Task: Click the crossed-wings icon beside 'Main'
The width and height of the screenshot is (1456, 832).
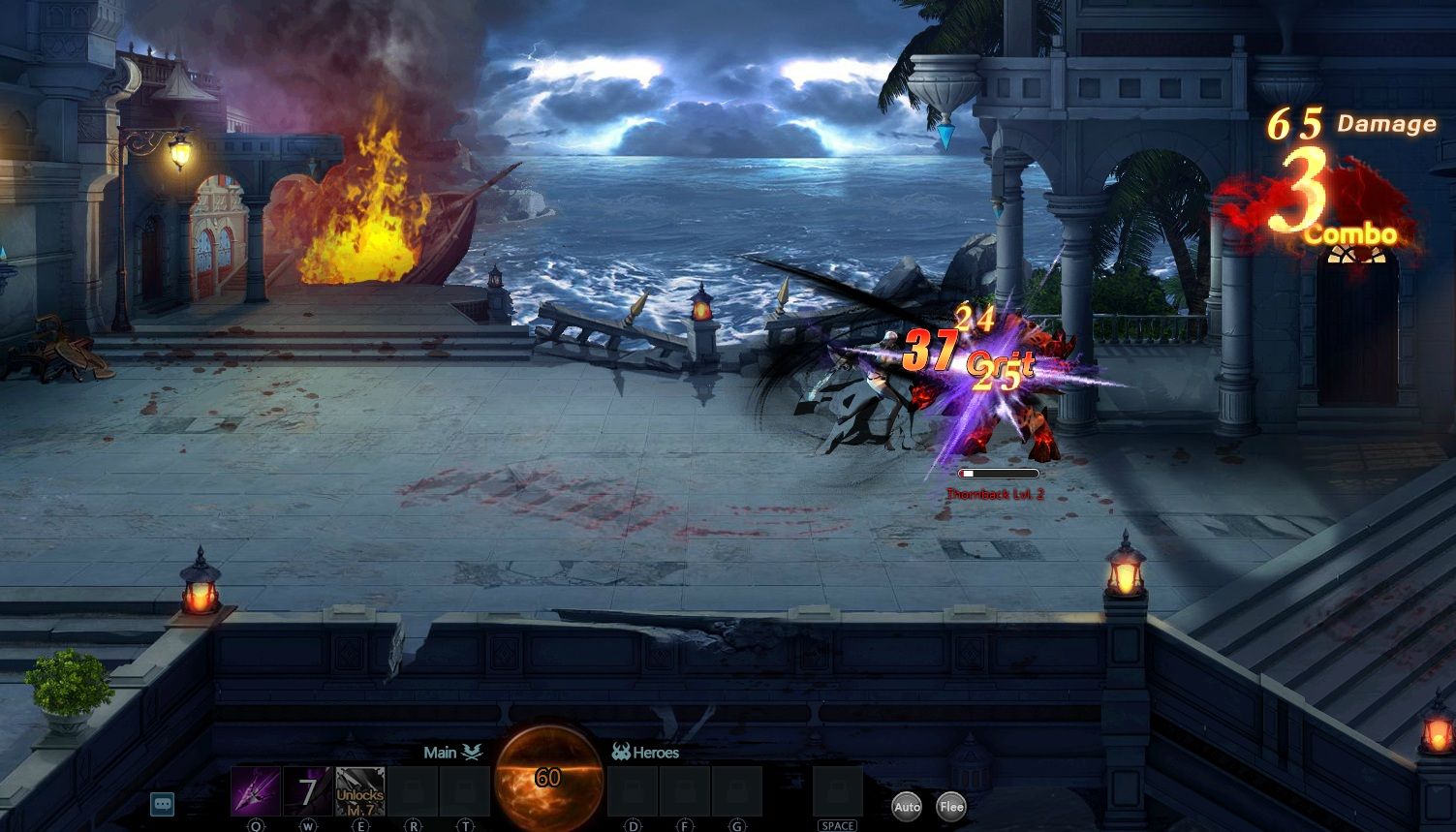Action: tap(472, 751)
